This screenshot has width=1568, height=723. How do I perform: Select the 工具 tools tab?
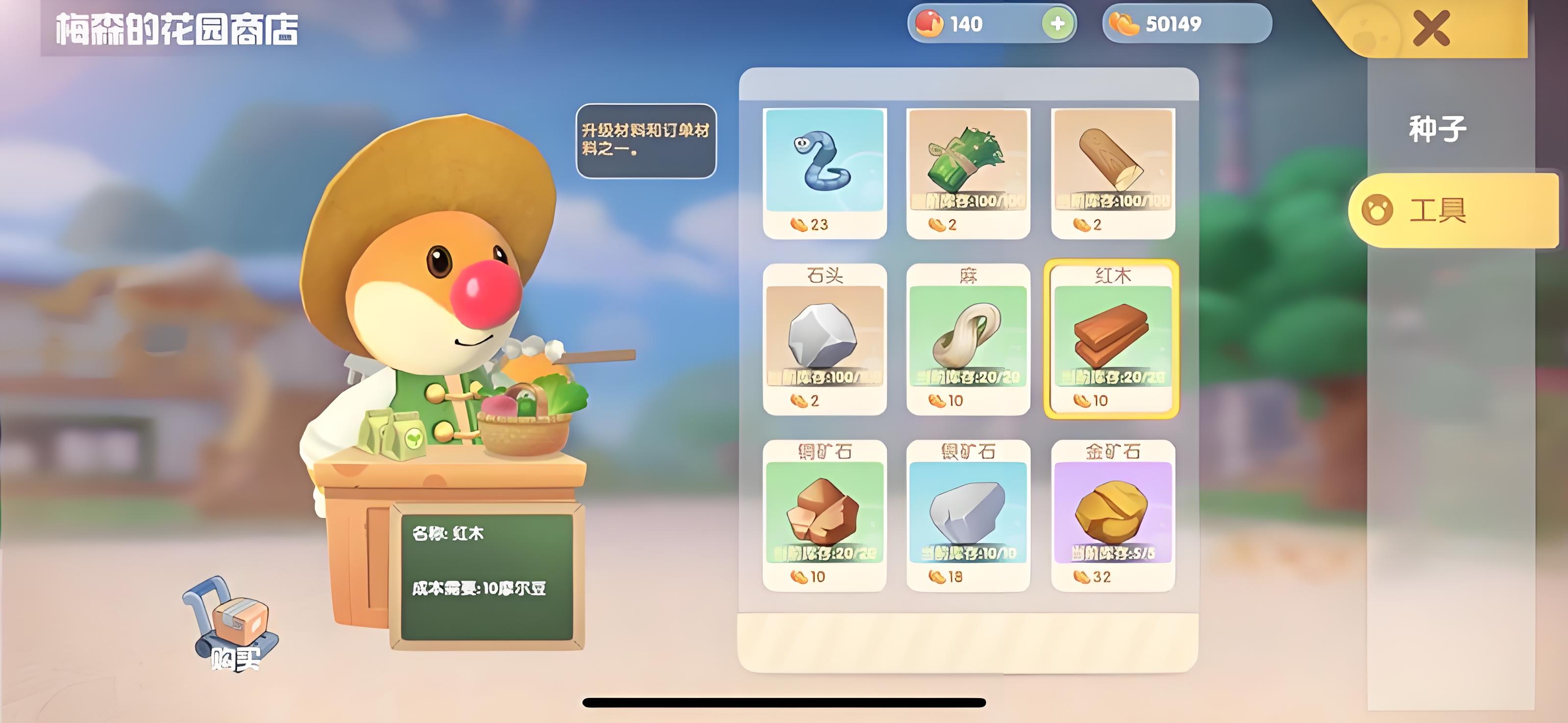1437,210
